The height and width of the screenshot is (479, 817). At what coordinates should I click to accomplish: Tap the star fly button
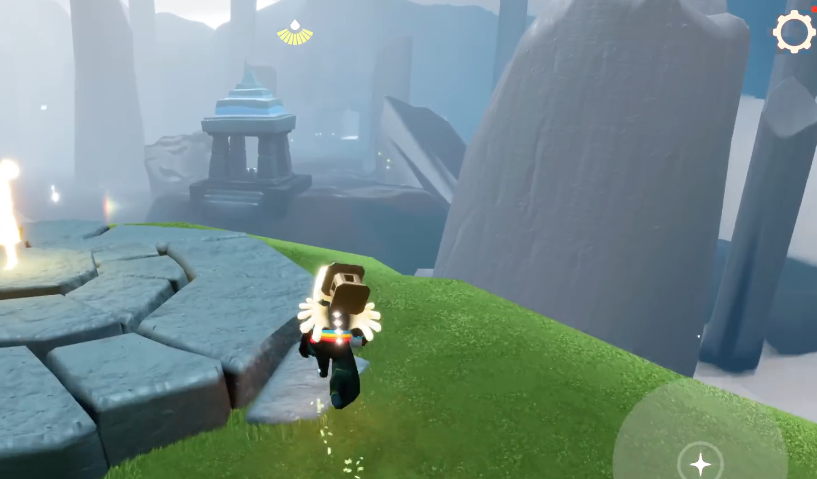[700, 463]
